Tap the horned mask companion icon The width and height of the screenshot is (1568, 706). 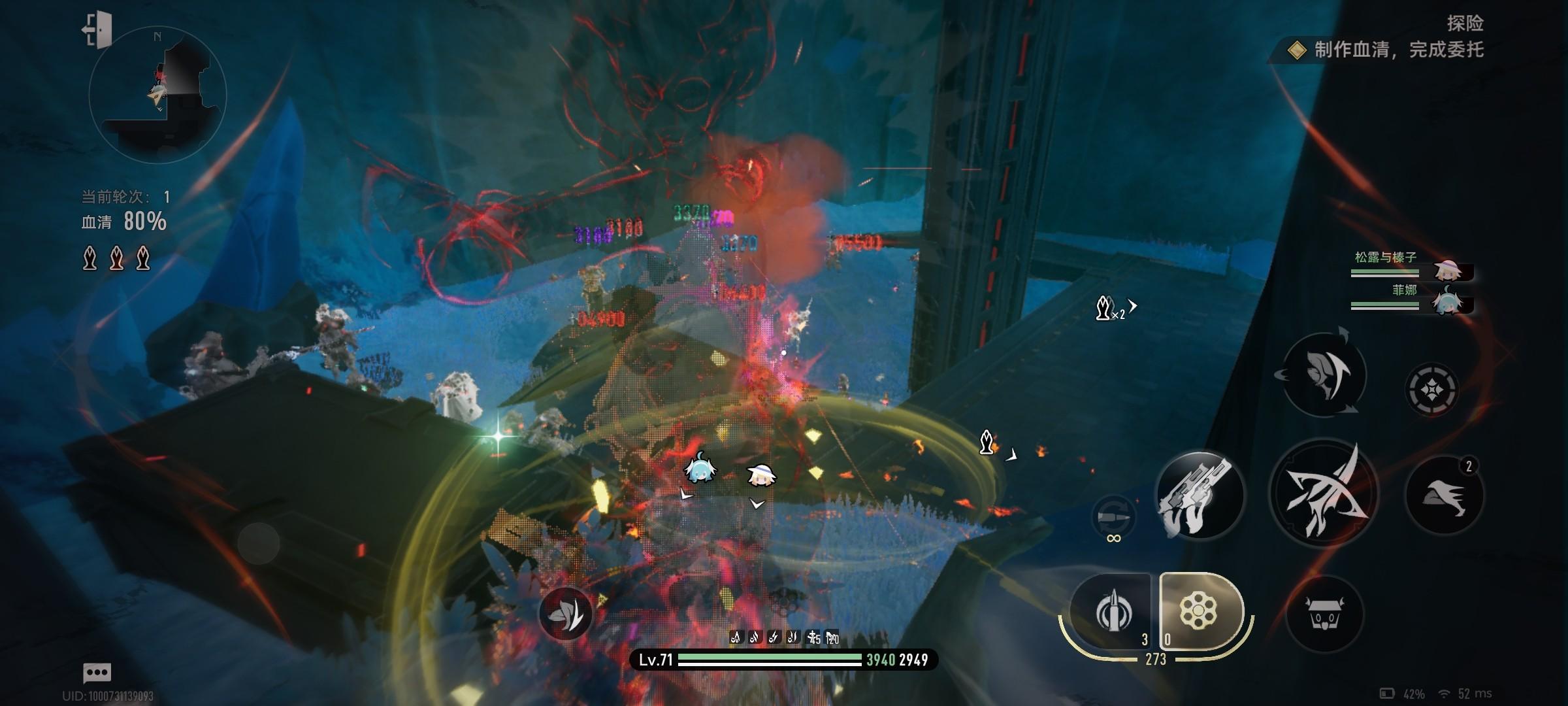click(x=1324, y=614)
